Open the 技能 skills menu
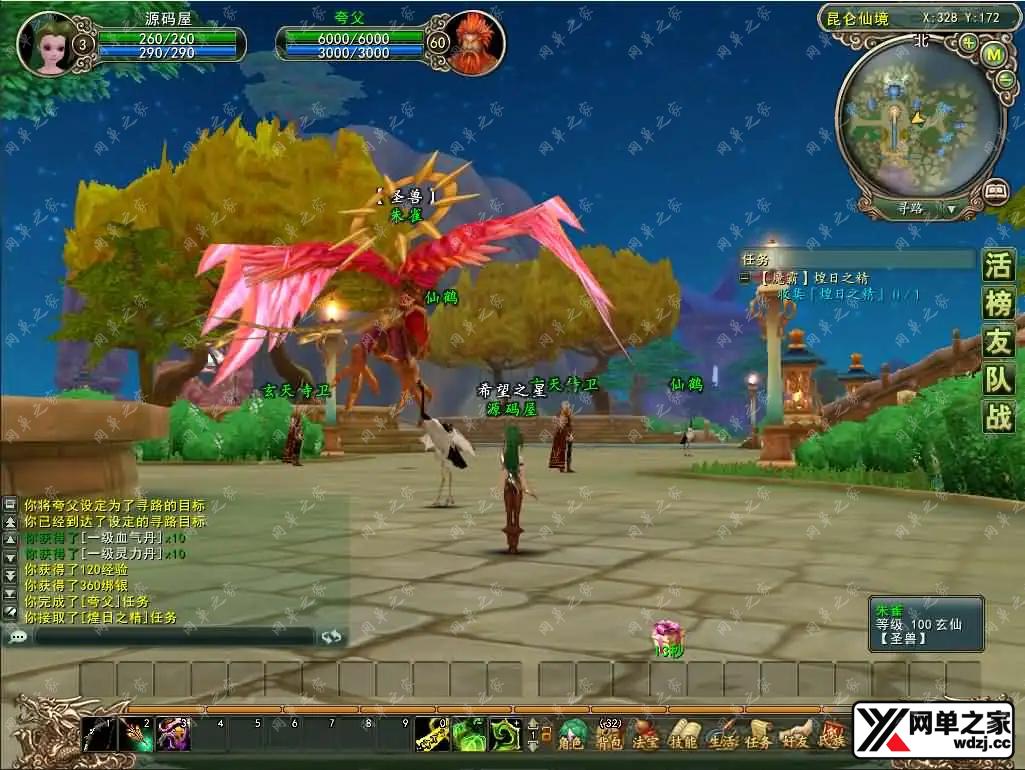The width and height of the screenshot is (1025, 770). 683,735
